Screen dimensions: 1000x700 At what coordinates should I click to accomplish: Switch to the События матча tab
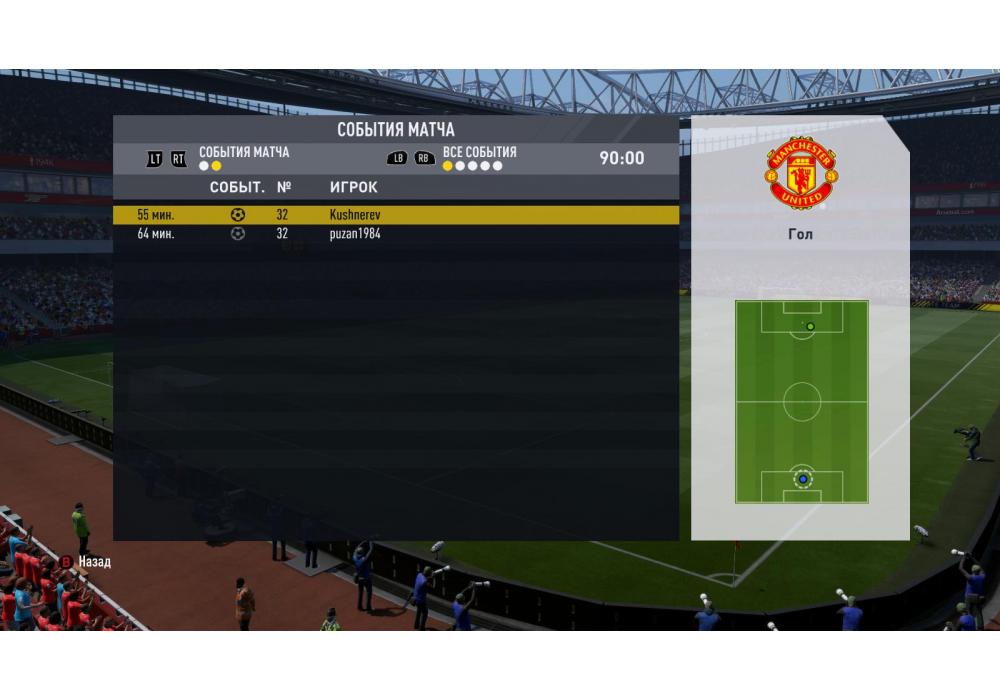244,153
